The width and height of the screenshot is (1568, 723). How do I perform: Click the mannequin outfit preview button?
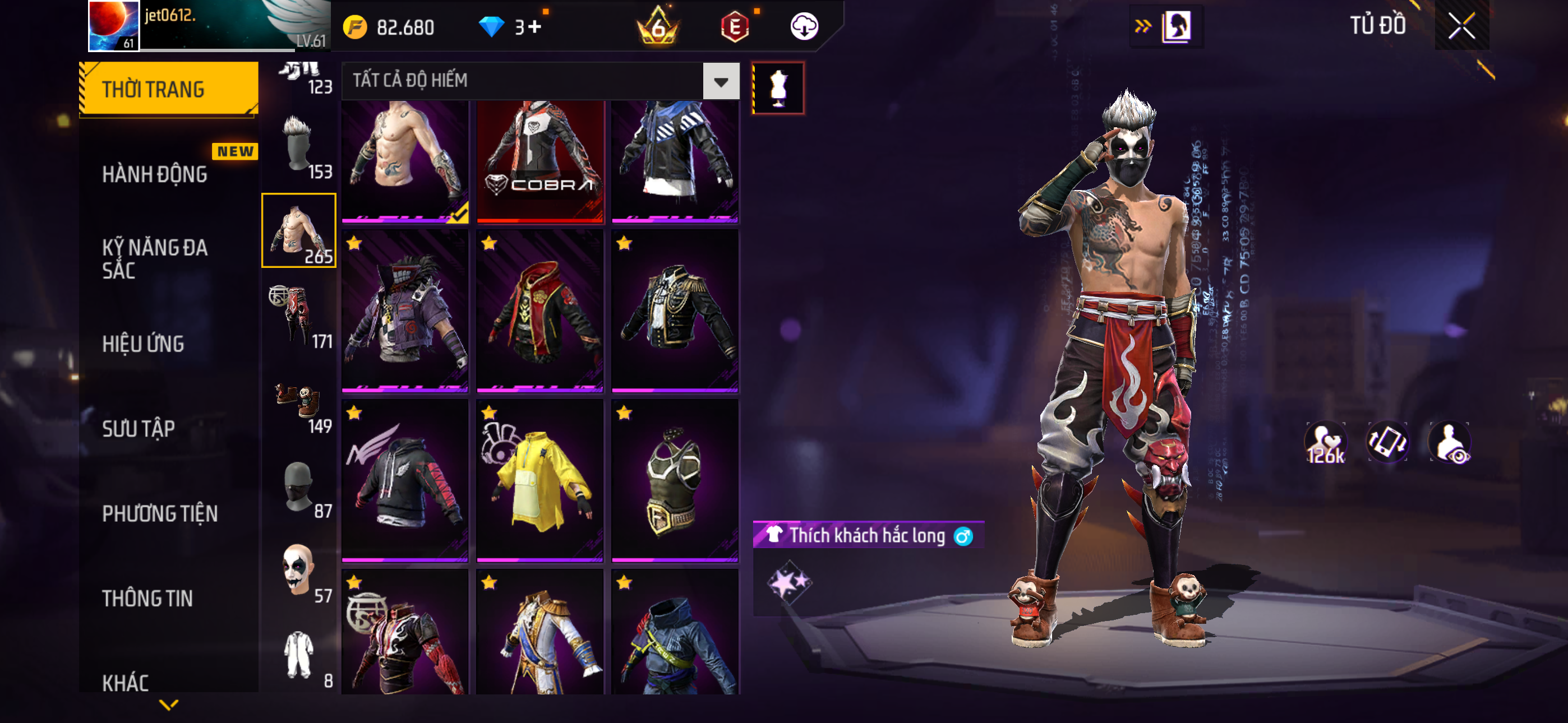pyautogui.click(x=778, y=87)
